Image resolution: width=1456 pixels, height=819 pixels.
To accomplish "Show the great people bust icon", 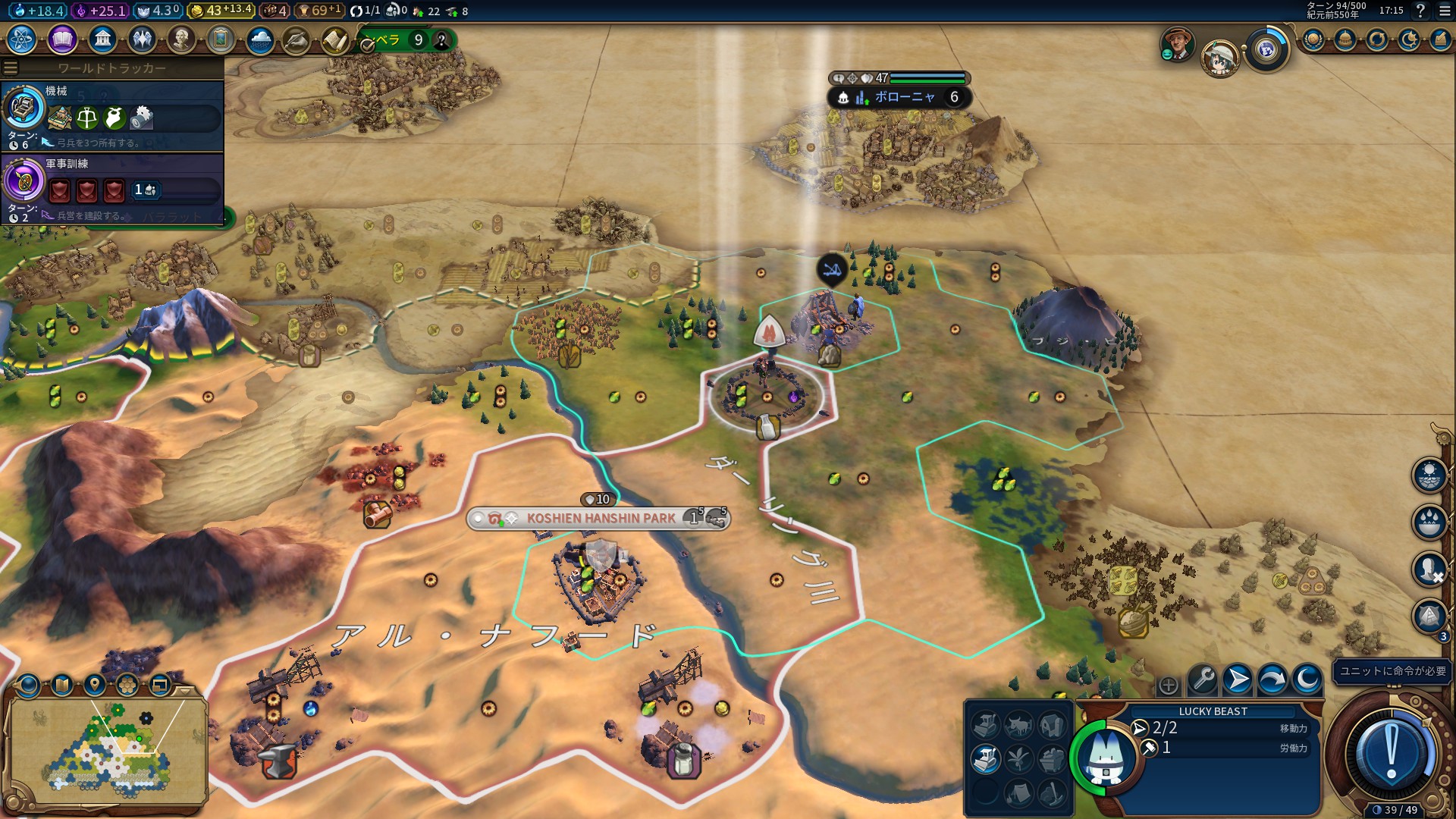I will tap(181, 39).
